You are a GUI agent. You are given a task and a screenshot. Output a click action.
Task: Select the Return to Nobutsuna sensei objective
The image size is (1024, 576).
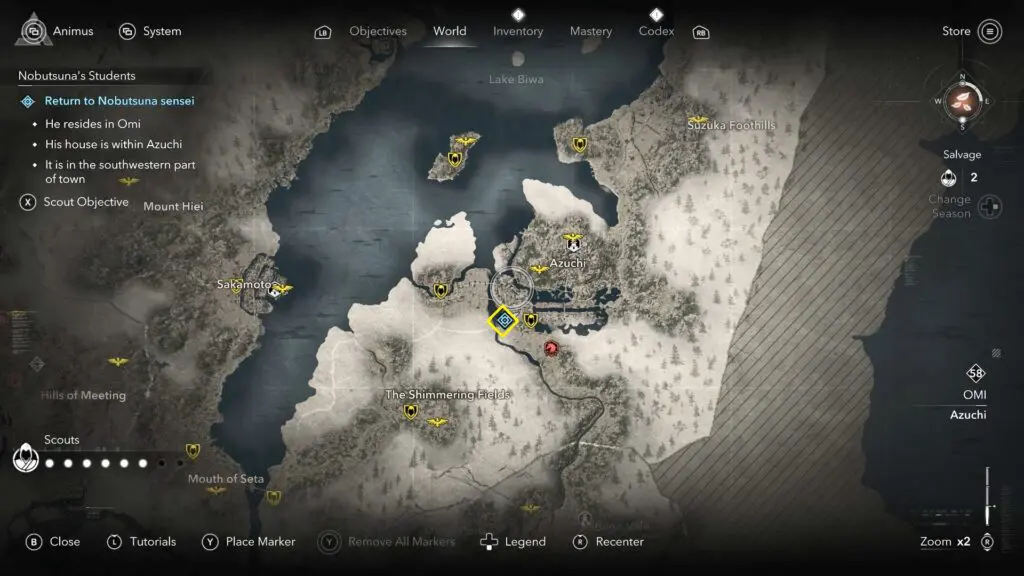pyautogui.click(x=119, y=101)
